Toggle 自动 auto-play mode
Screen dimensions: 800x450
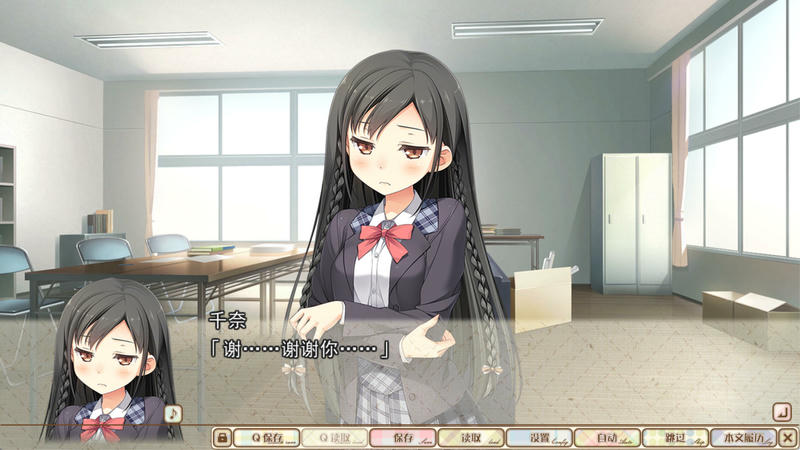point(606,437)
